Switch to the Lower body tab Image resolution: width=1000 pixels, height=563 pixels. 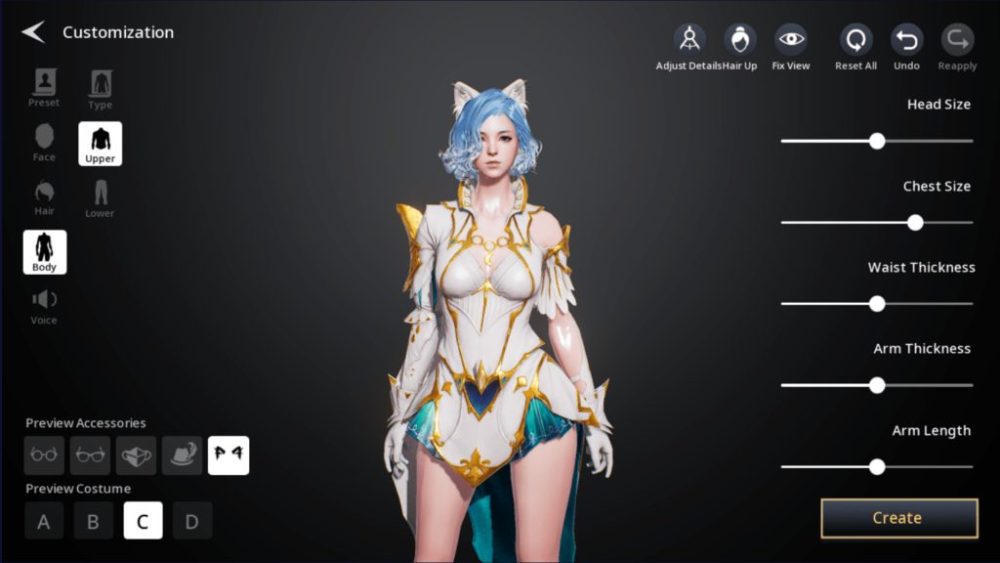(100, 198)
